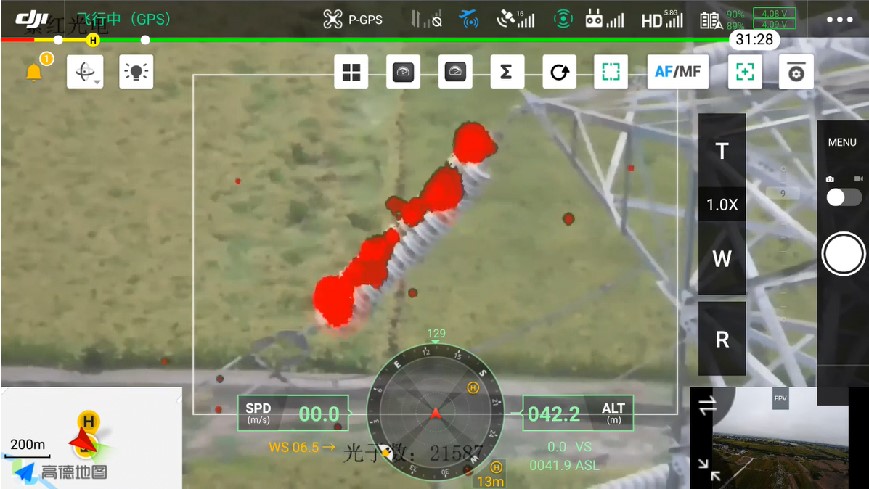This screenshot has height=489, width=869.
Task: Minimize the FPV preview thumbnail
Action: [x=709, y=468]
